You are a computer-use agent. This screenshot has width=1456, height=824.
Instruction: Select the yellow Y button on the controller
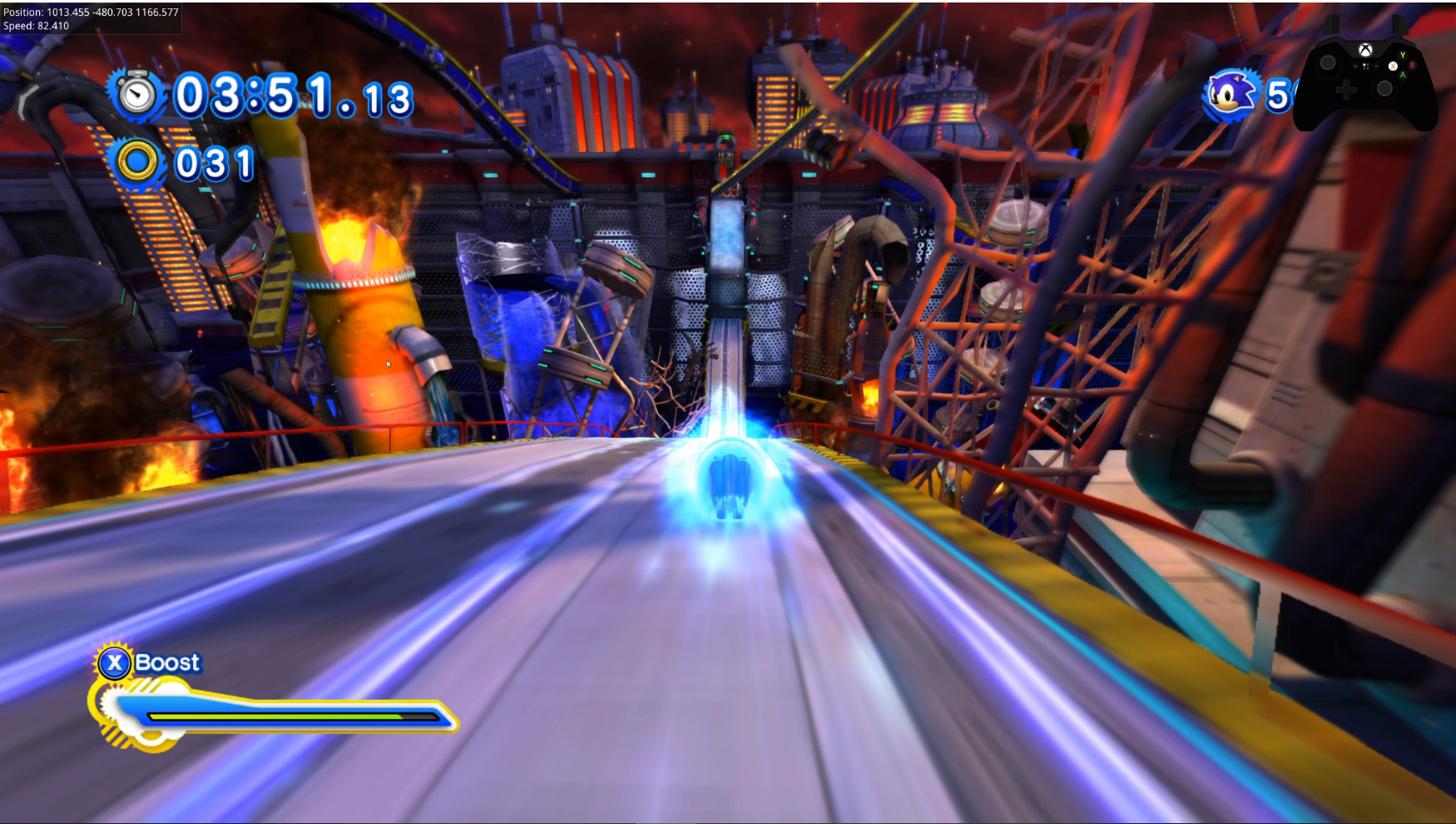pos(1403,55)
